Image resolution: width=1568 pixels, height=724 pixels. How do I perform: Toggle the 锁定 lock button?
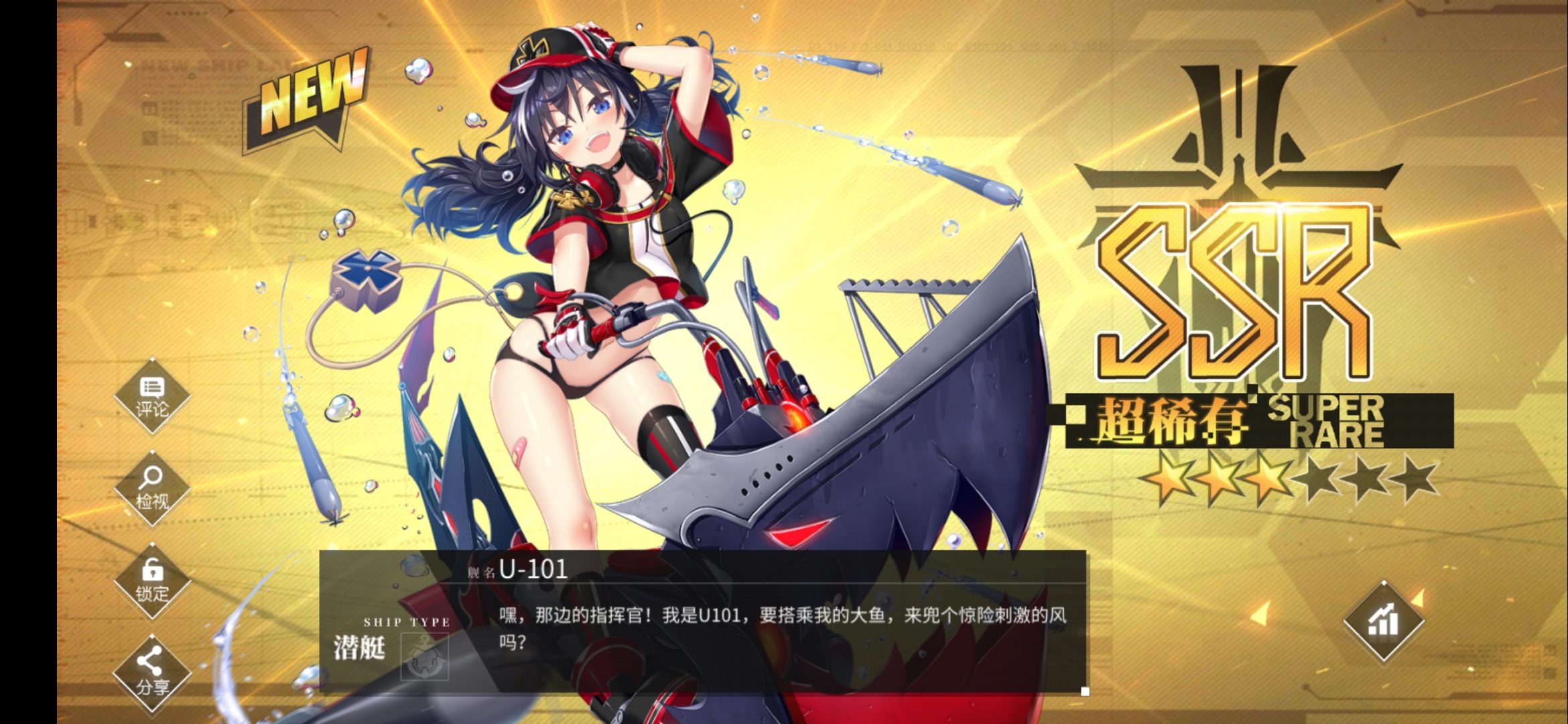[152, 581]
